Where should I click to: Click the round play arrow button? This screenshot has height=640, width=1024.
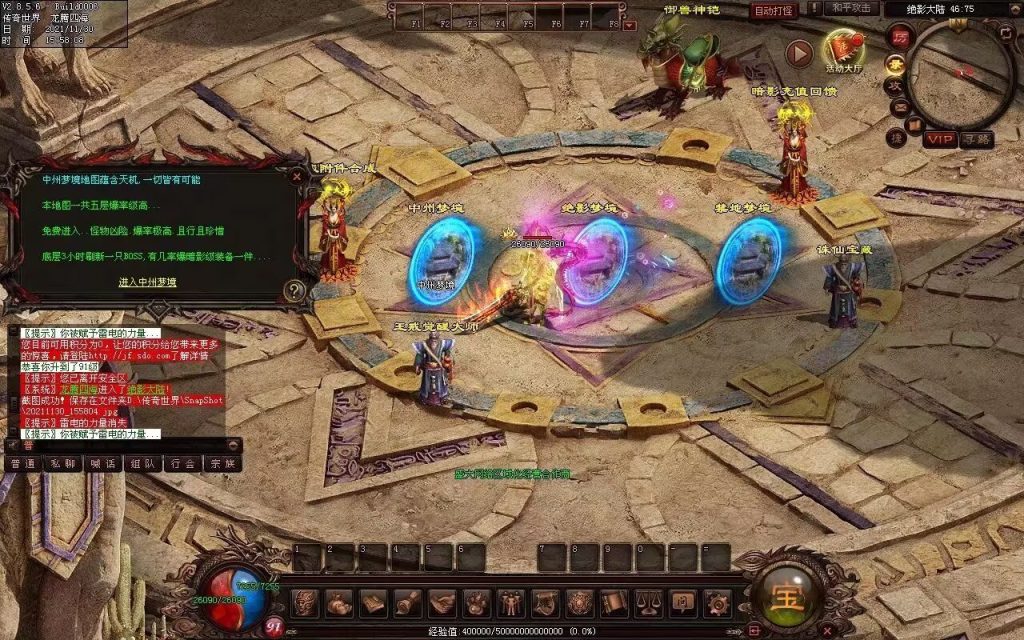coord(799,53)
